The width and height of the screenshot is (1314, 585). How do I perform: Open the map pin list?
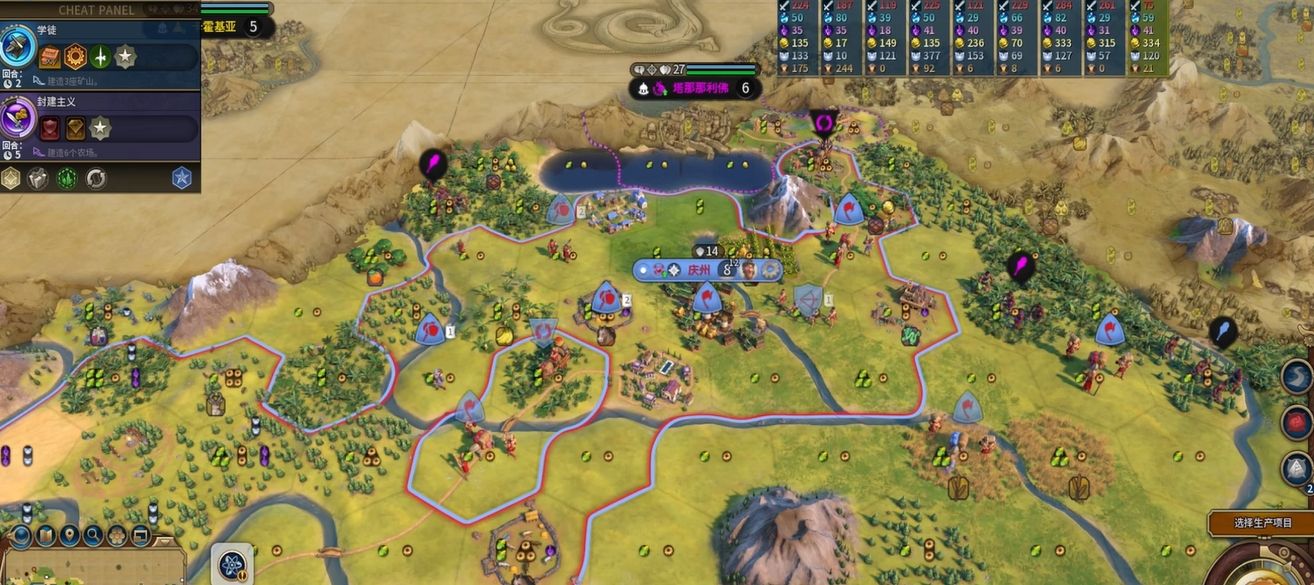coord(69,535)
